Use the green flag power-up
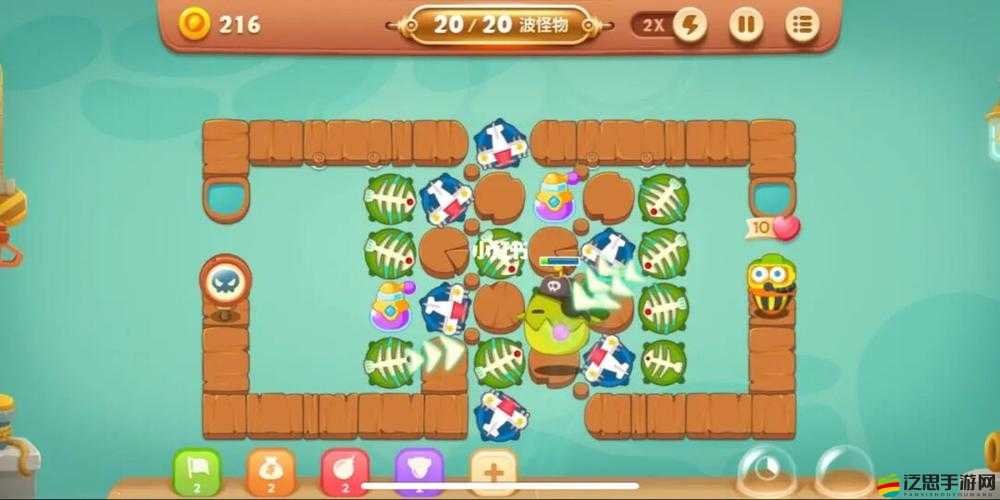The image size is (1000, 500). [x=197, y=471]
